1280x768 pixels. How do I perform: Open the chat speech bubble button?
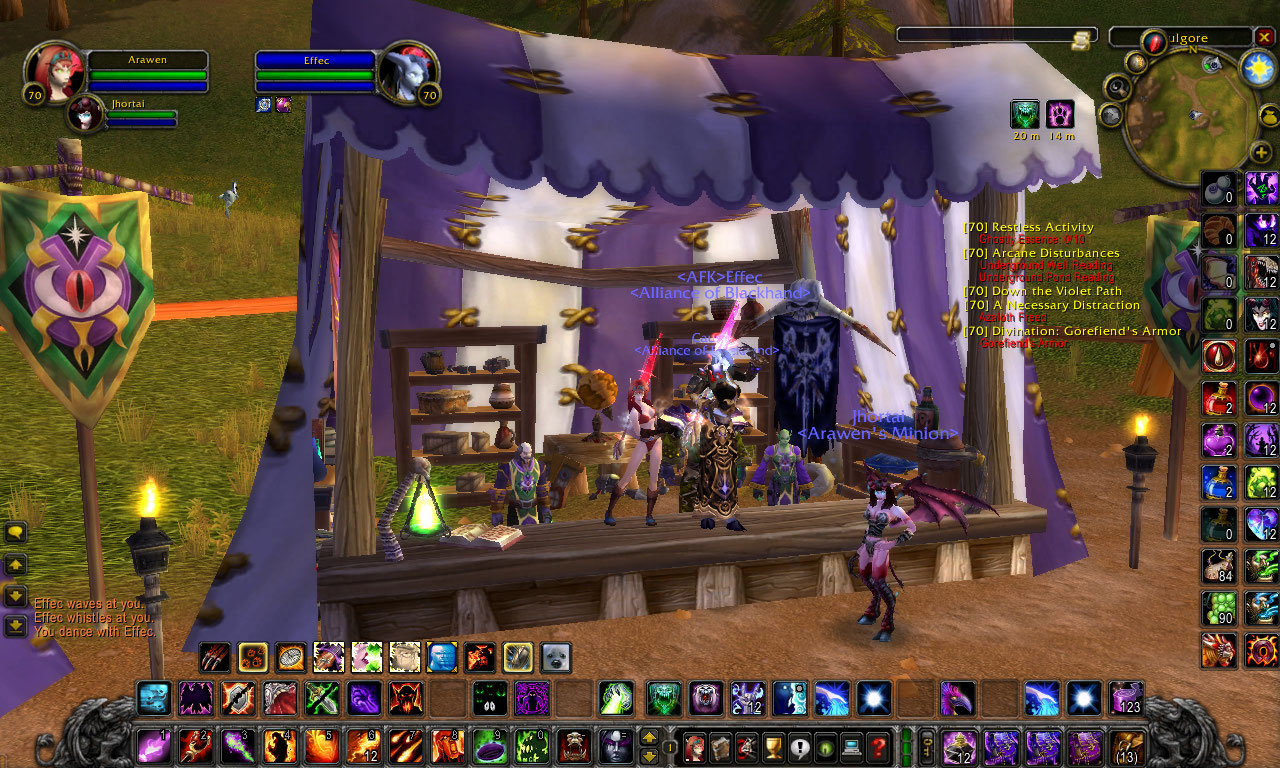pos(16,533)
